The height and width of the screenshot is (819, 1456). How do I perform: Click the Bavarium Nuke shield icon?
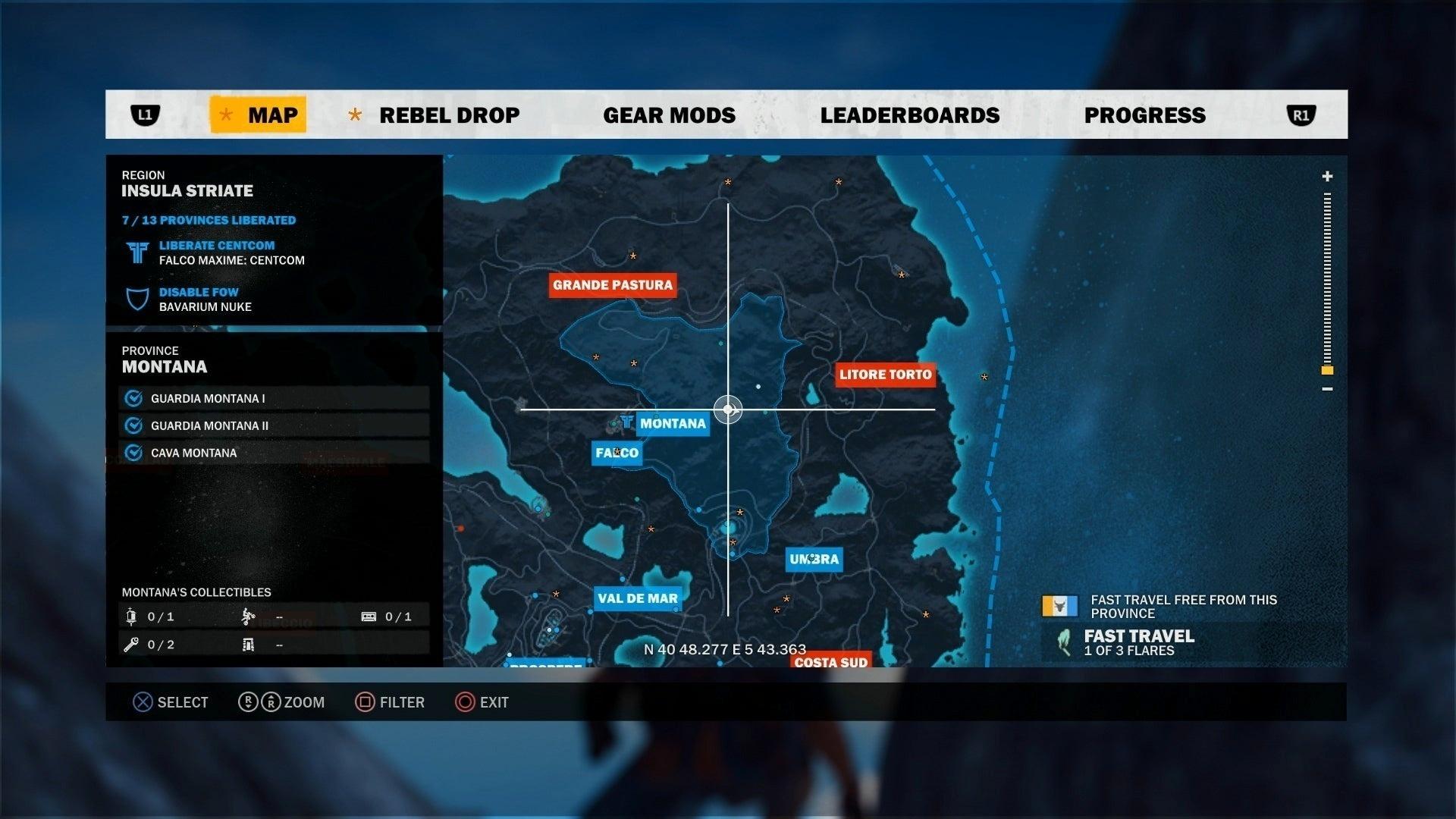(x=136, y=299)
